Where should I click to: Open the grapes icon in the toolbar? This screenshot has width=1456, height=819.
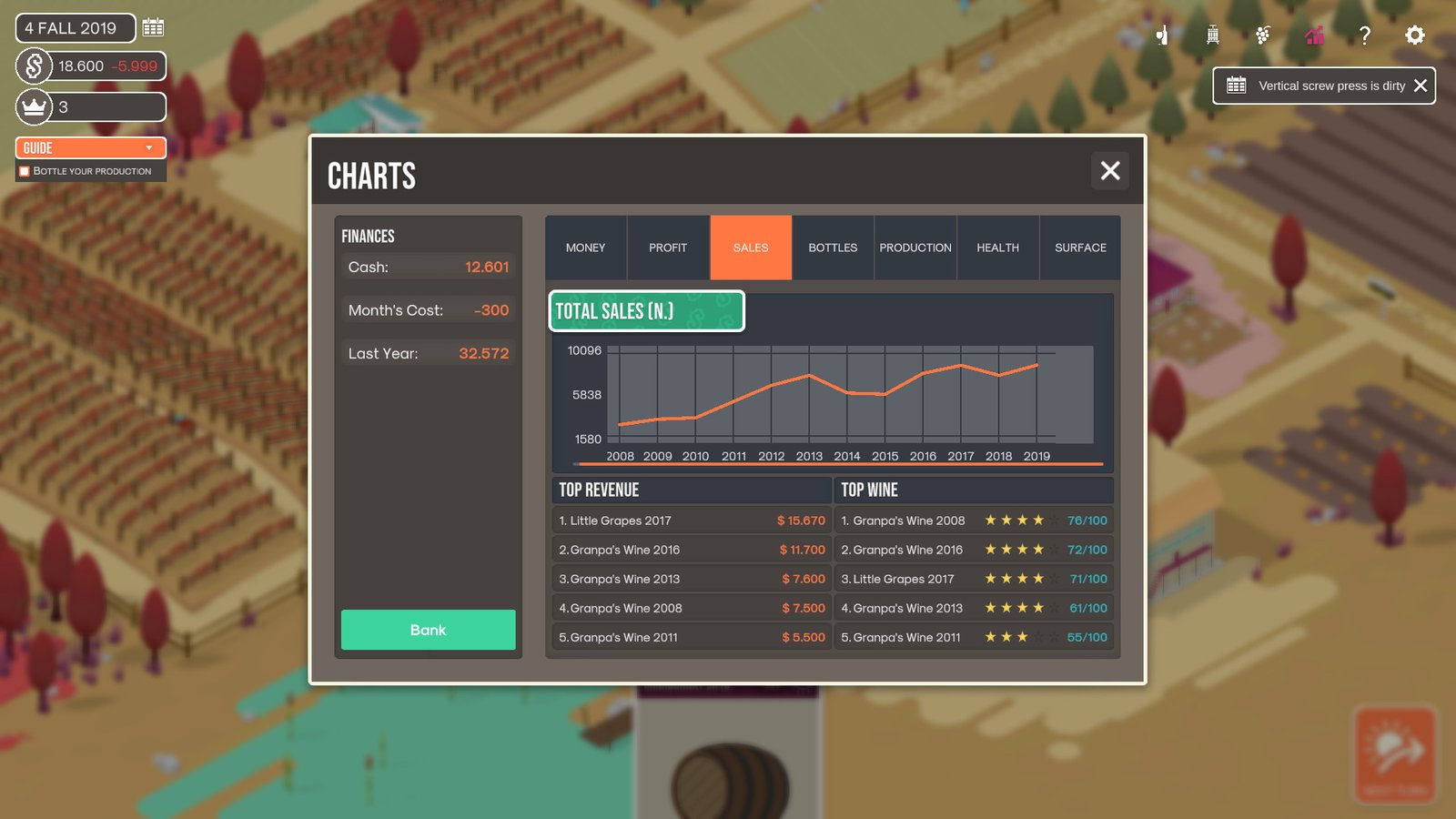1261,35
